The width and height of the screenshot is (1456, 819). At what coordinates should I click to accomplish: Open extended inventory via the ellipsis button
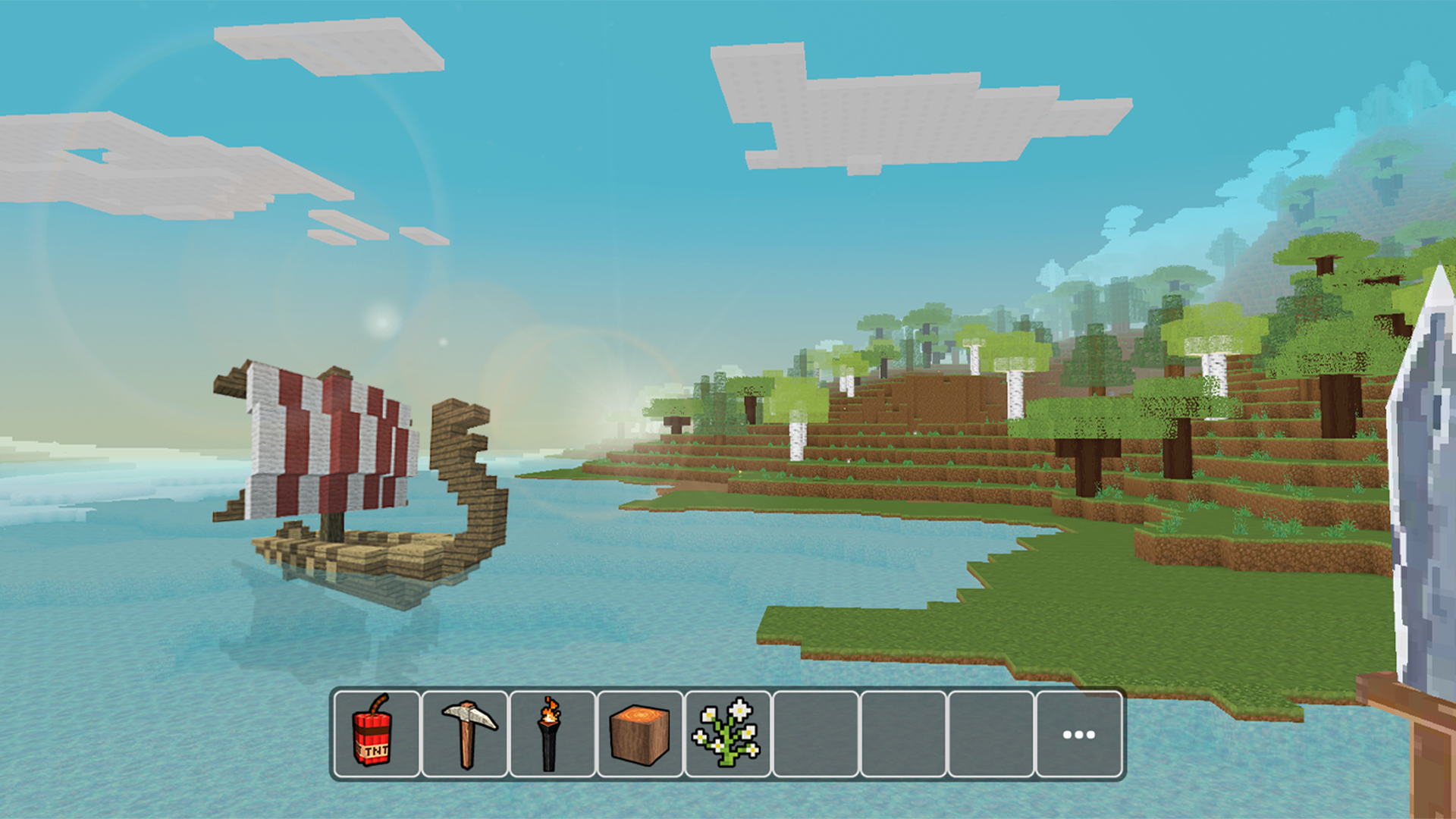click(1079, 732)
